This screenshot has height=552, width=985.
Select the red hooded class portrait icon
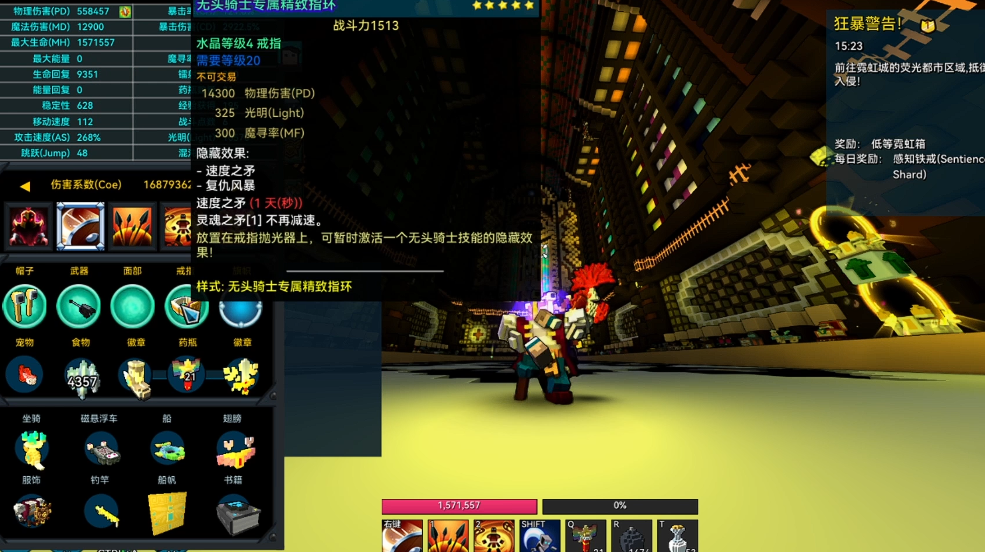28,225
